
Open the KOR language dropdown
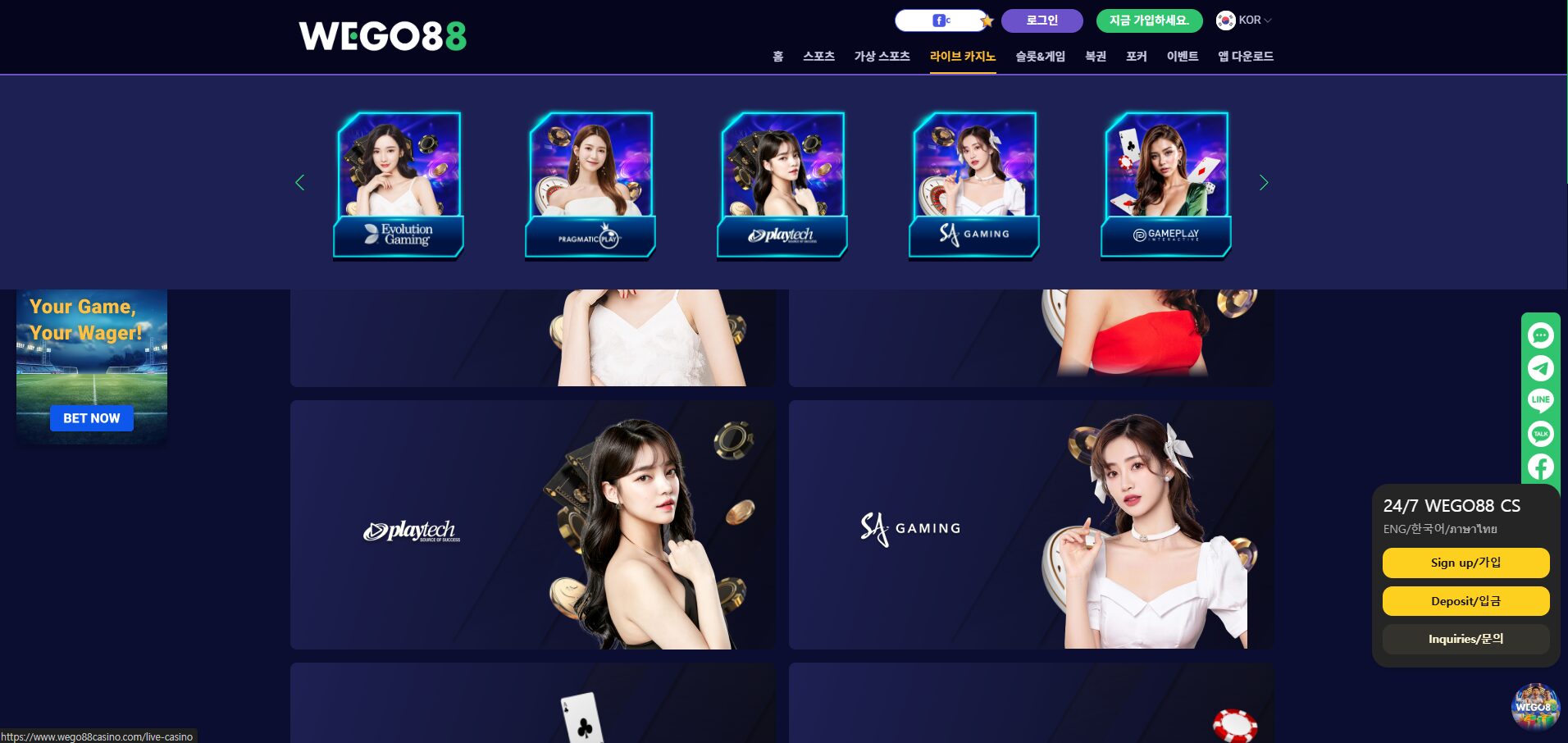[1244, 21]
